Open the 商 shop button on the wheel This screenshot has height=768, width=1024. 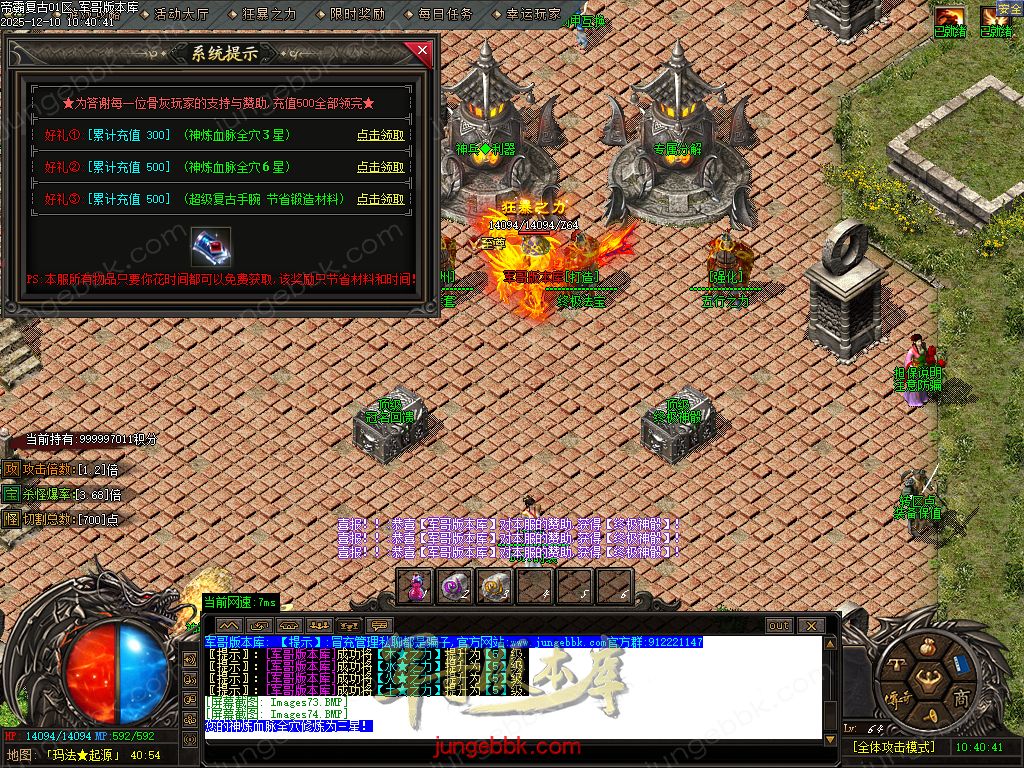pos(961,697)
